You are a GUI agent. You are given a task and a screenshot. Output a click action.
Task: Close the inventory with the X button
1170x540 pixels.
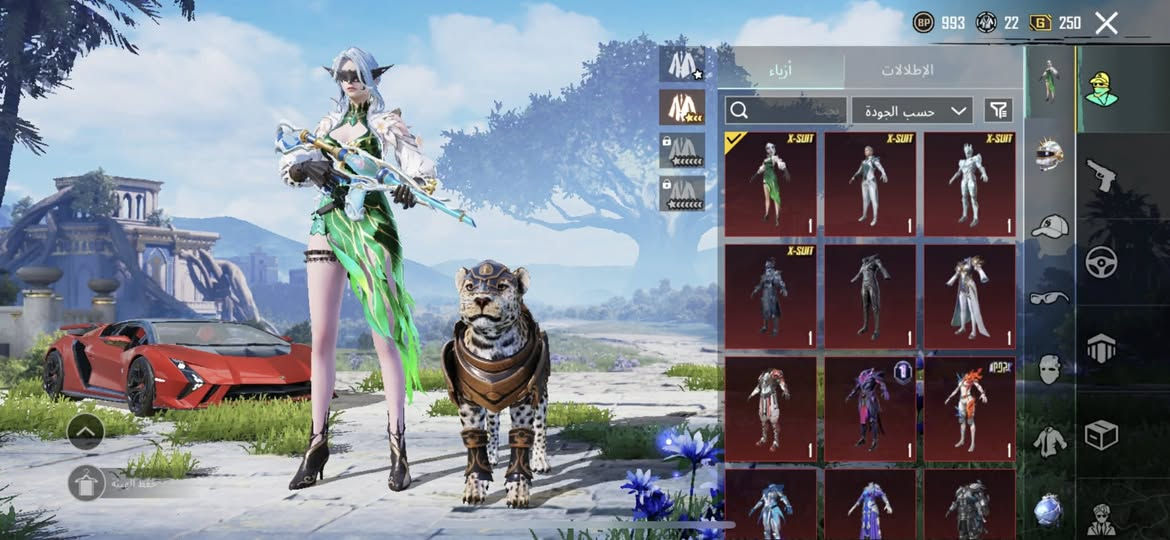[x=1106, y=23]
